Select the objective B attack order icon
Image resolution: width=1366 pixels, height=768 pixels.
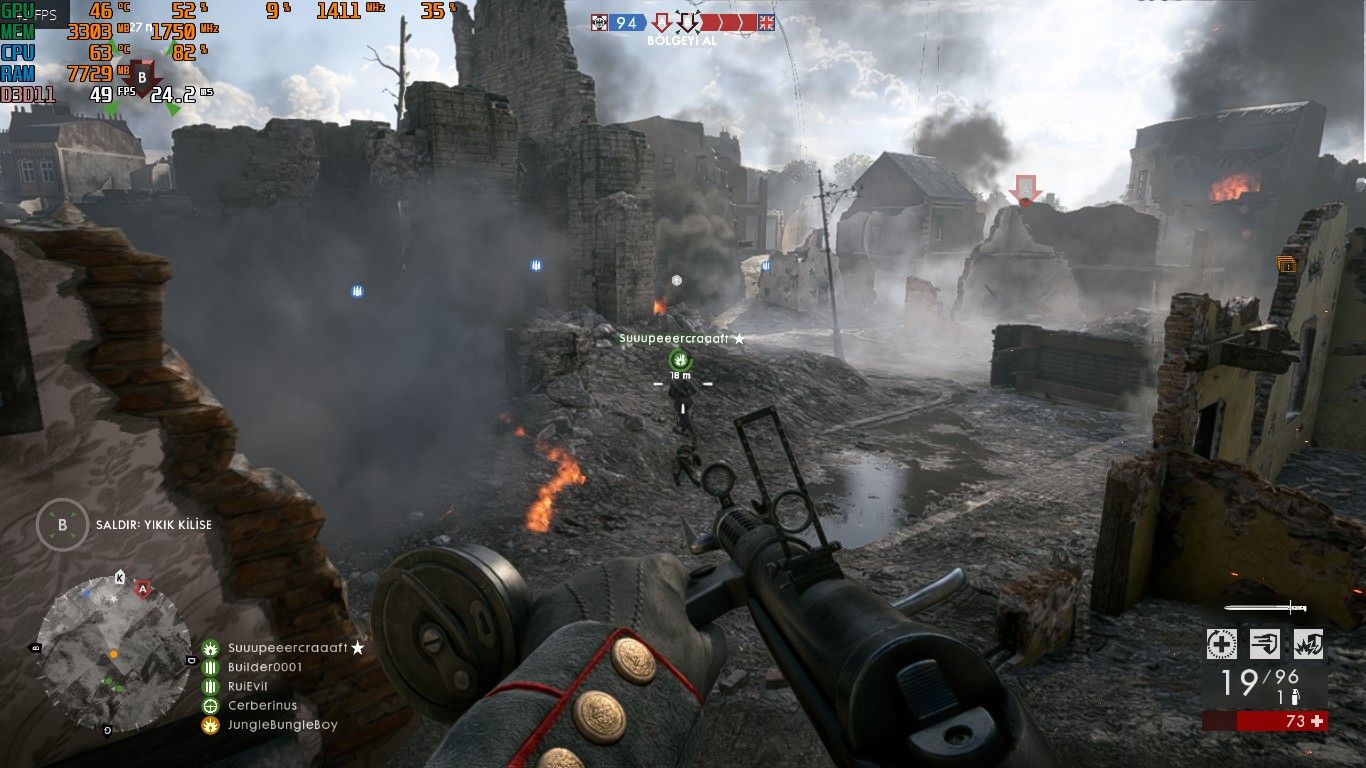click(62, 524)
